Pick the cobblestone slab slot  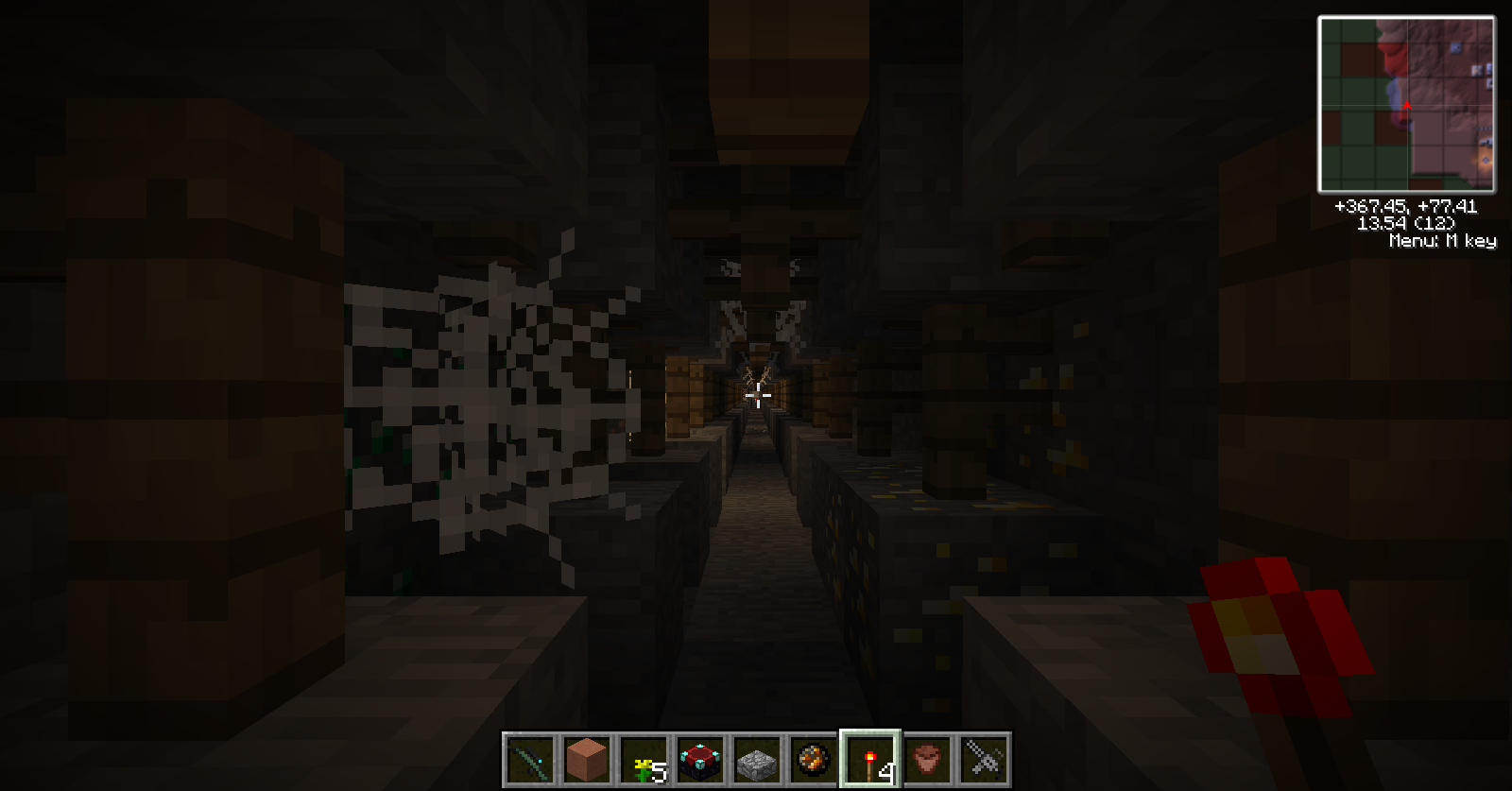click(756, 759)
